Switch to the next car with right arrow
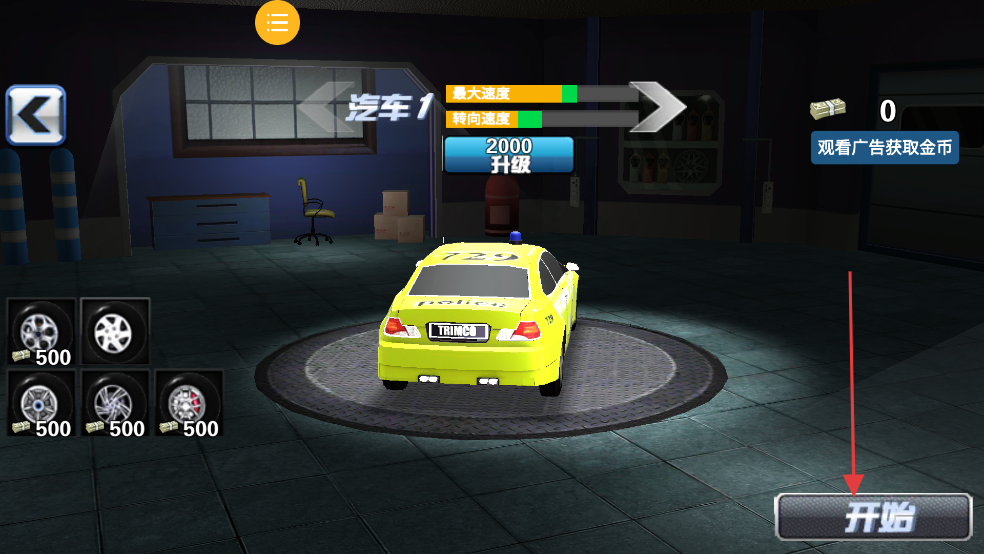Viewport: 984px width, 554px height. (657, 107)
